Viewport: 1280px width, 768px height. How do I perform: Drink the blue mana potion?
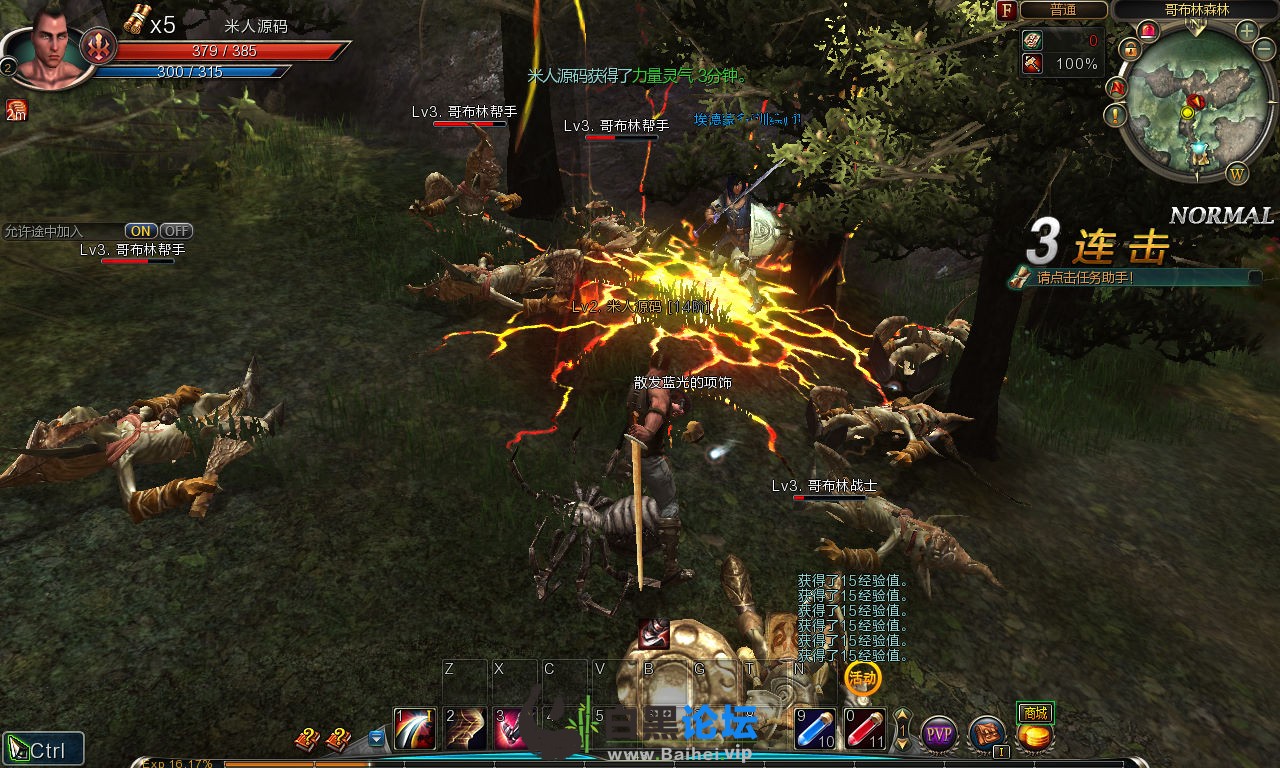click(815, 729)
